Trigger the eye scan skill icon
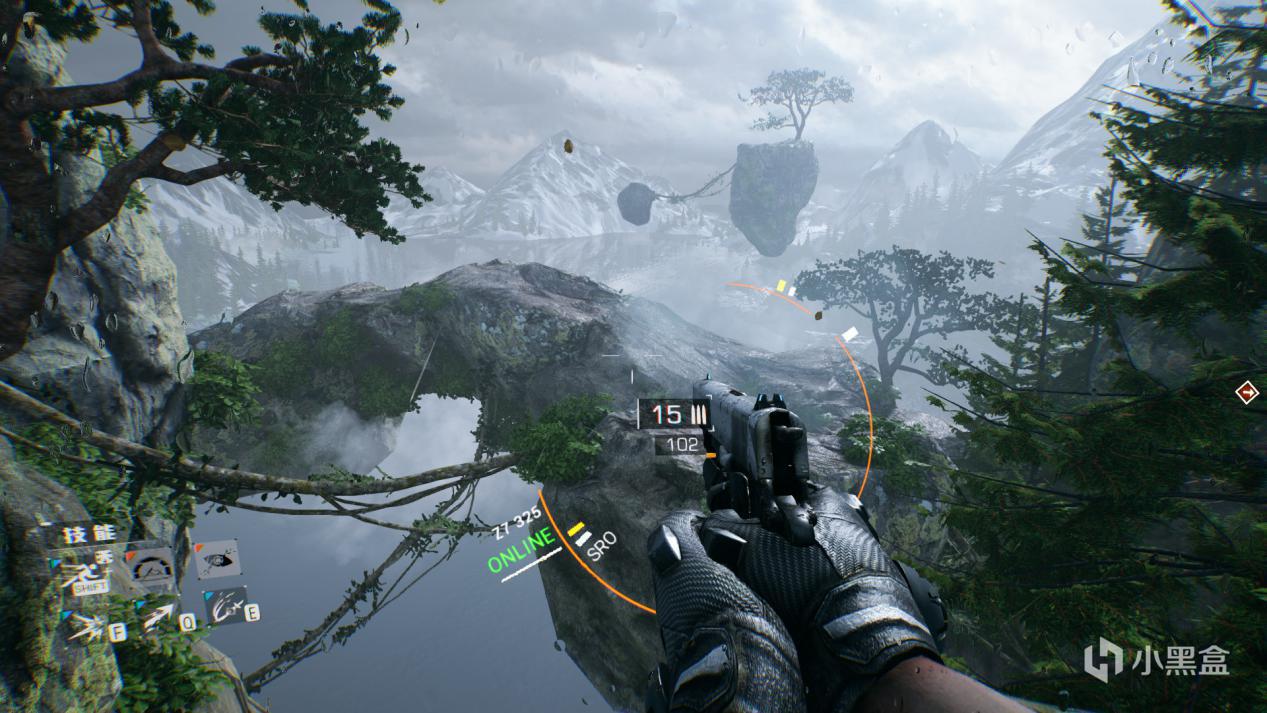Viewport: 1267px width, 713px height. pyautogui.click(x=216, y=560)
